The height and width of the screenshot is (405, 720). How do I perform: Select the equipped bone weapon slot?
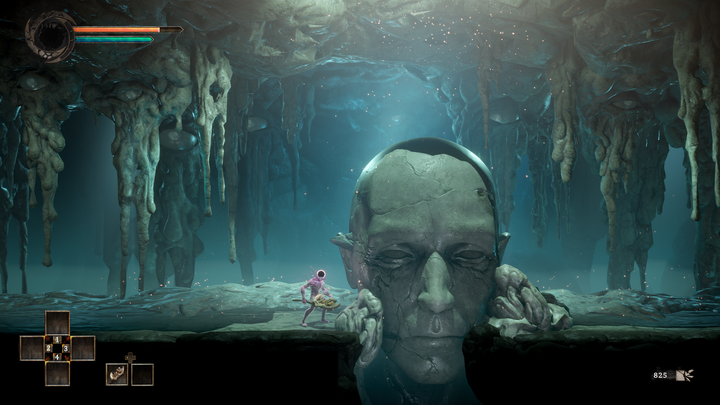click(117, 374)
